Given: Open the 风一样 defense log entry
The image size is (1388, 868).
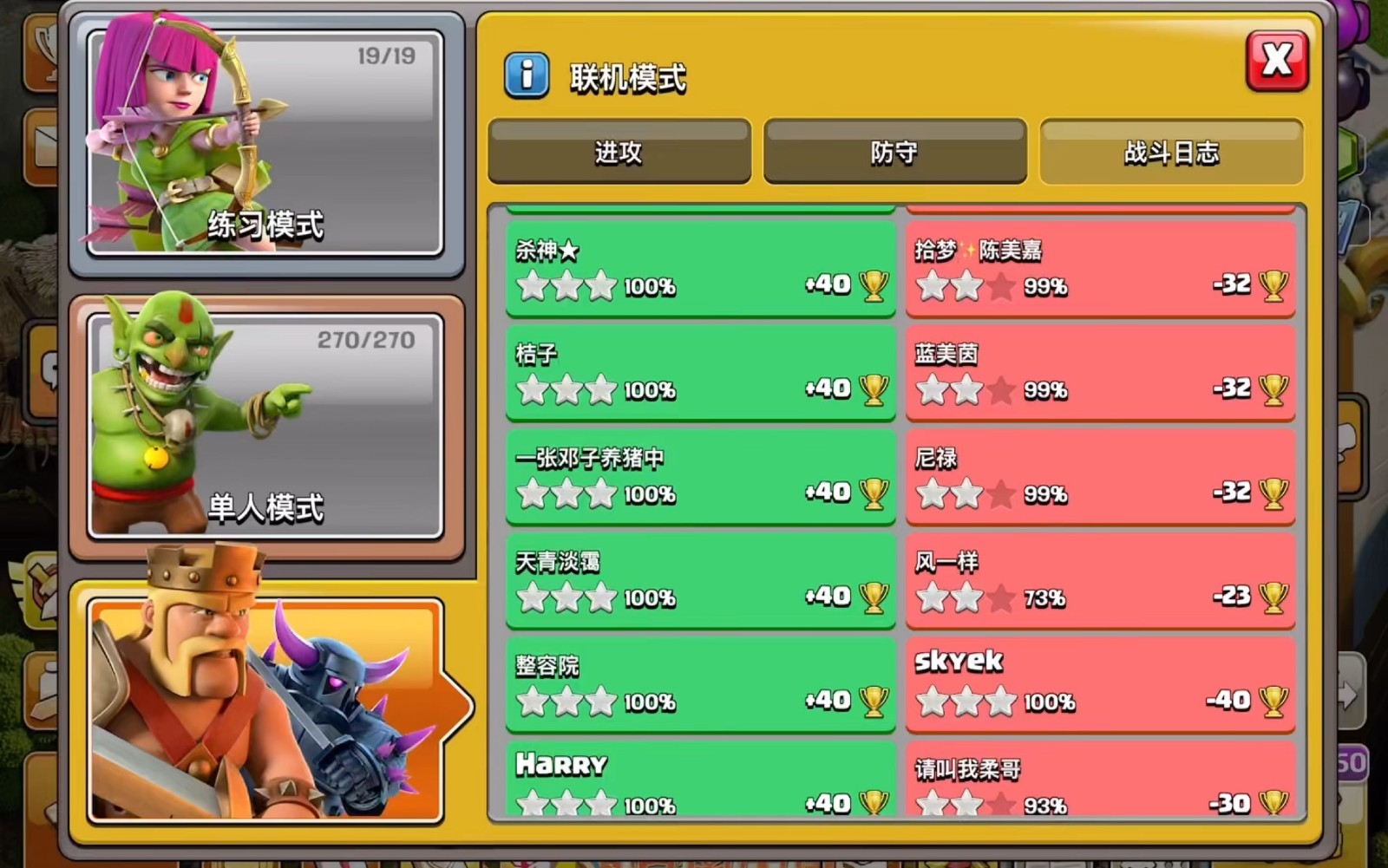Looking at the screenshot, I should point(1100,581).
